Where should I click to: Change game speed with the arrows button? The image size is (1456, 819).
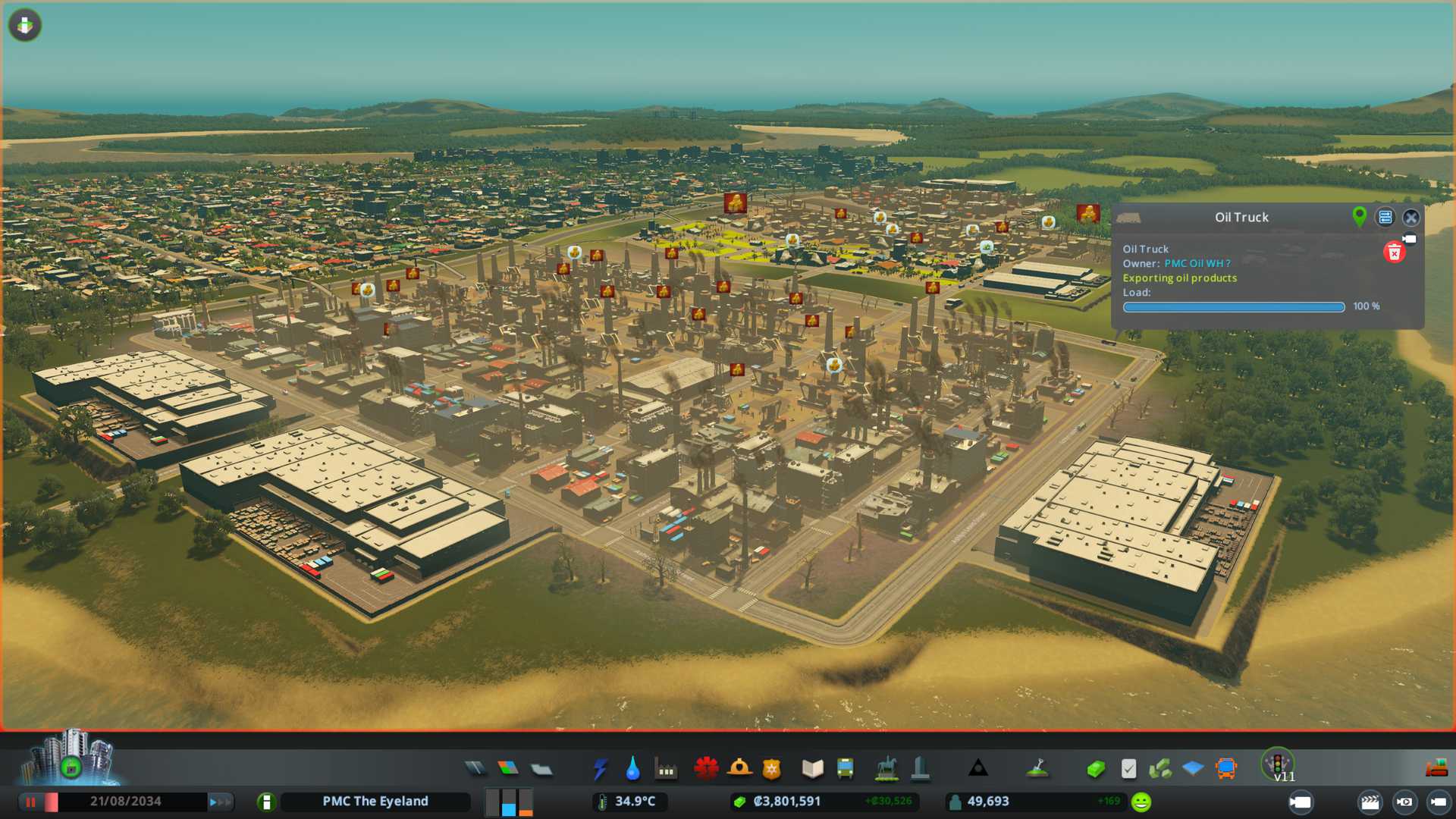click(220, 802)
